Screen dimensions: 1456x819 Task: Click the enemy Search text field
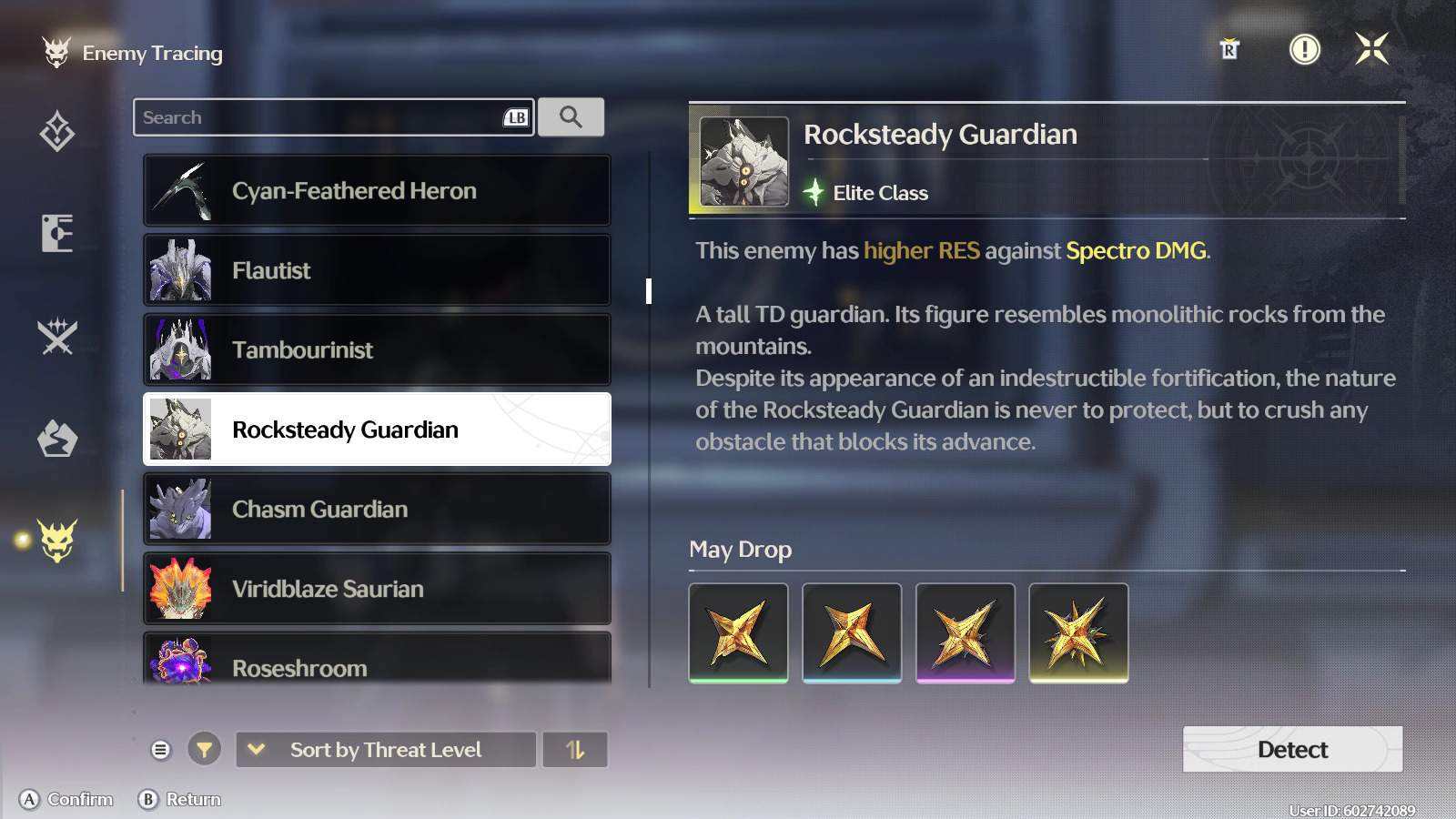tap(318, 117)
